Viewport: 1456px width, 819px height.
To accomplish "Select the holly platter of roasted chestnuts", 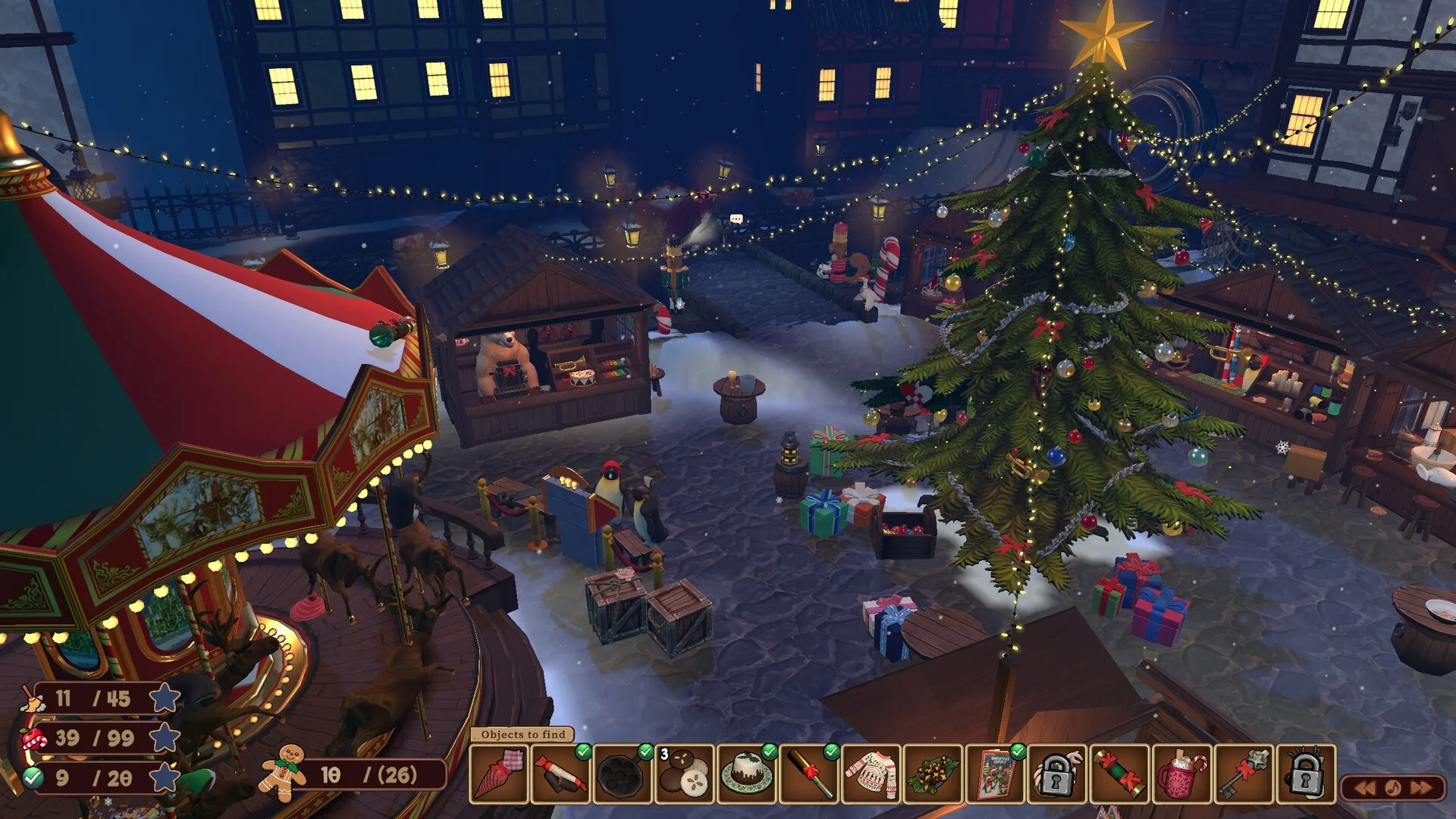I will point(934,774).
